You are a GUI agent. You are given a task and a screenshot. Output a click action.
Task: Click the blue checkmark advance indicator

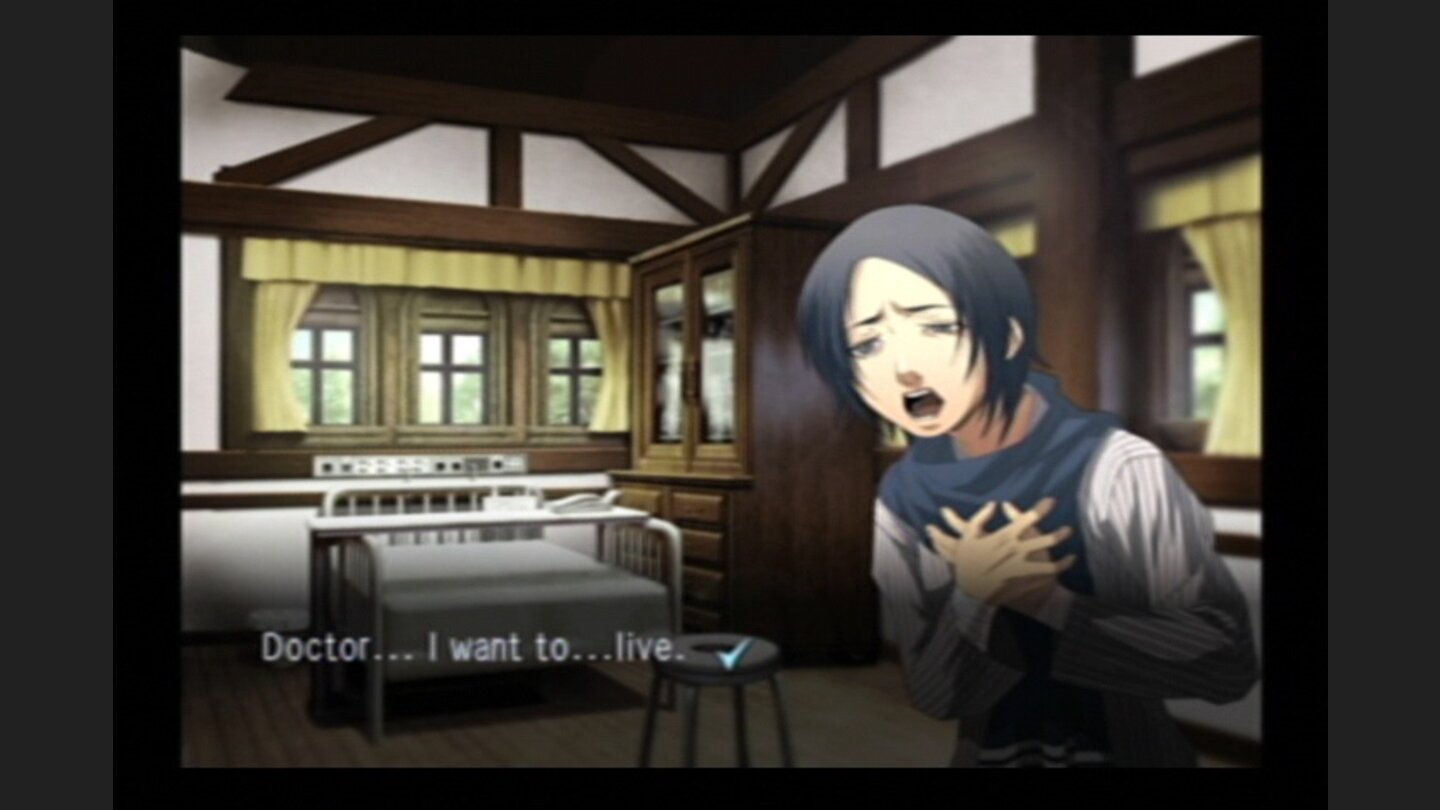tap(736, 651)
